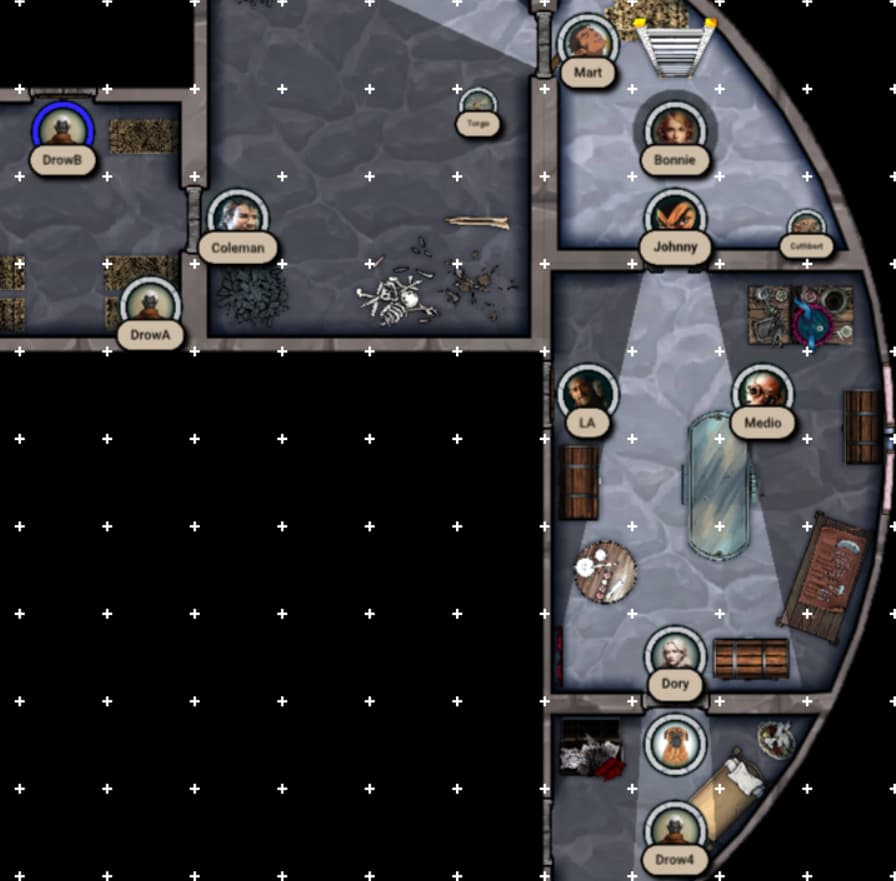896x881 pixels.
Task: Select the Johnny token
Action: pos(675,218)
